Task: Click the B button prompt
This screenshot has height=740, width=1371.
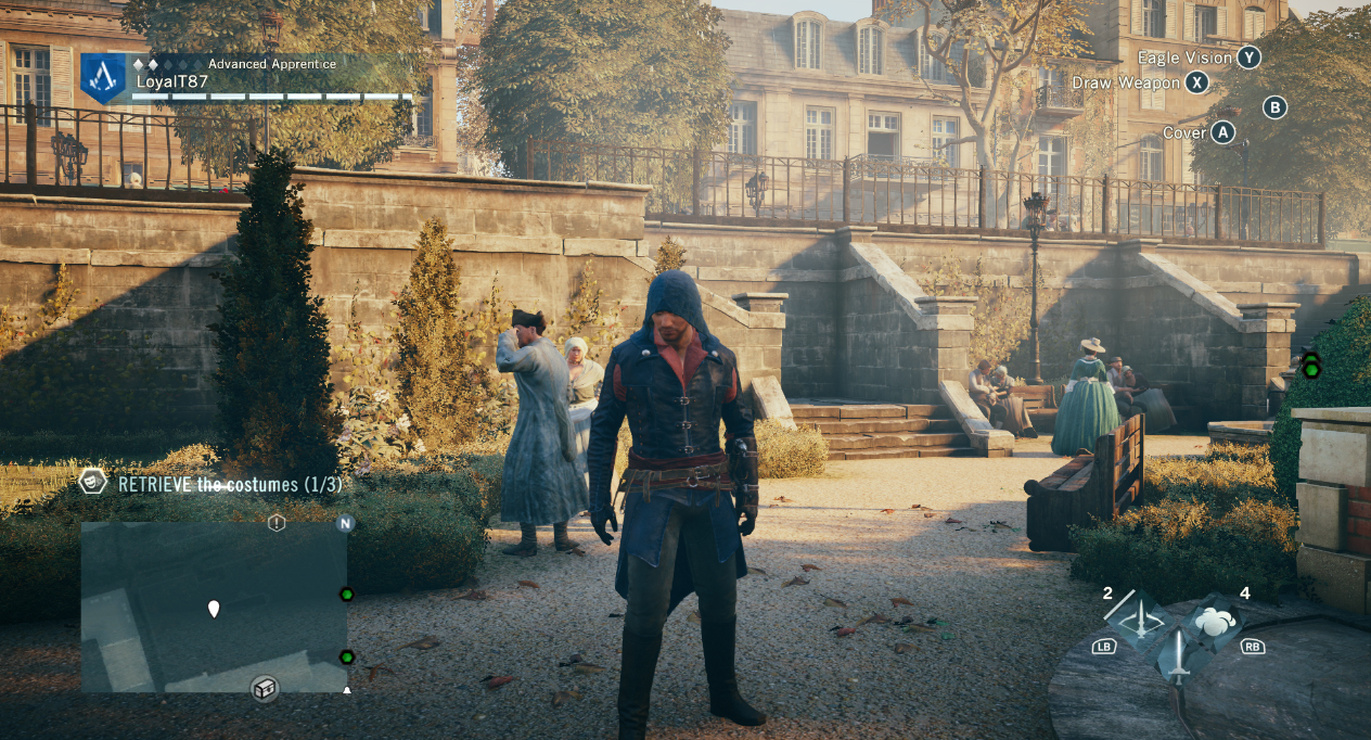Action: (x=1277, y=107)
